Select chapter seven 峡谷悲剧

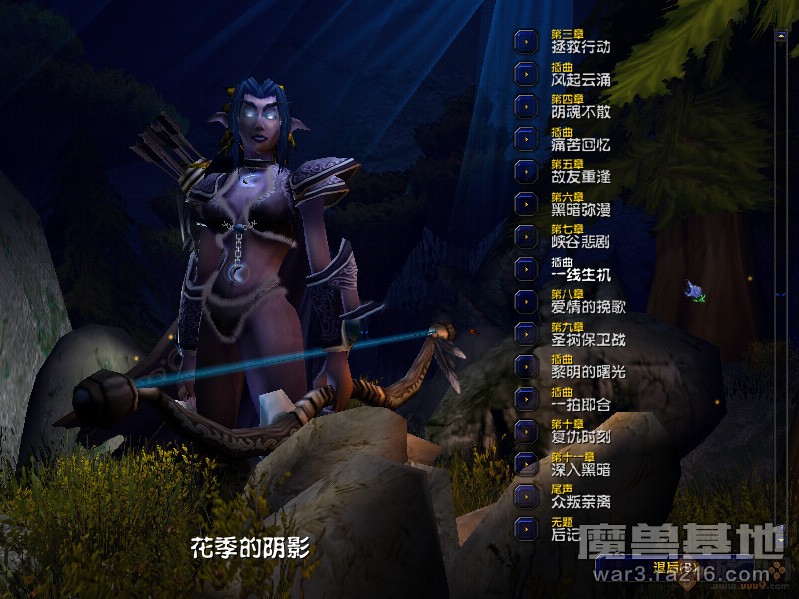point(526,236)
